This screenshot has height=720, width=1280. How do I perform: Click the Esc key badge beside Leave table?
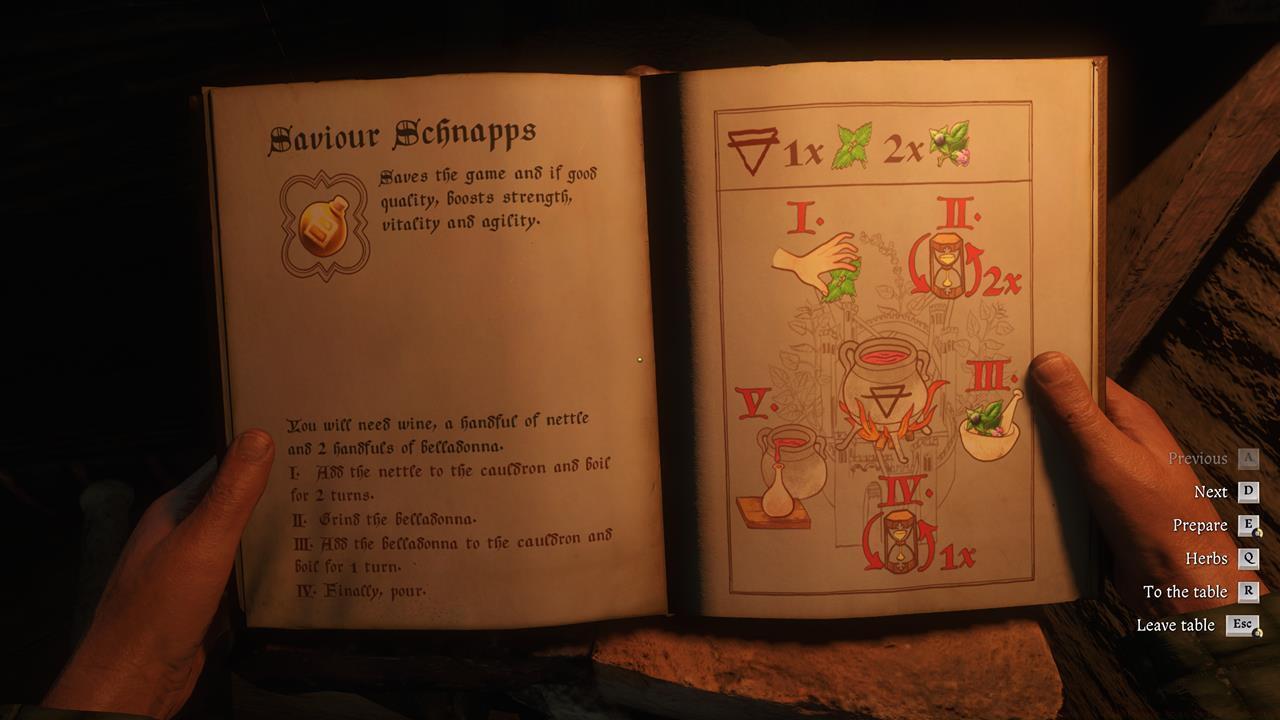[1241, 625]
